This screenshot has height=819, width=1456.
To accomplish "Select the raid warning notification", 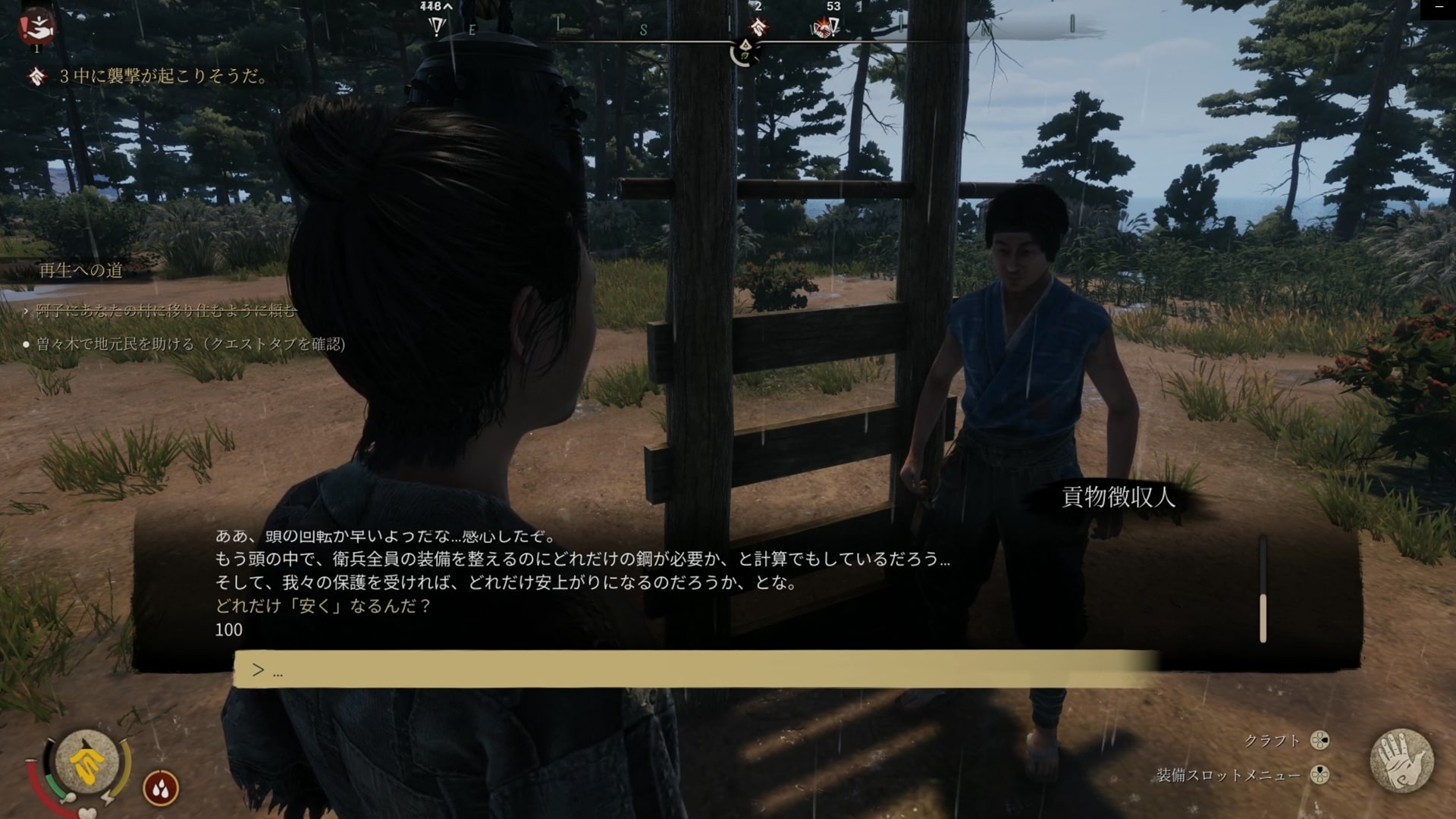I will point(164,77).
